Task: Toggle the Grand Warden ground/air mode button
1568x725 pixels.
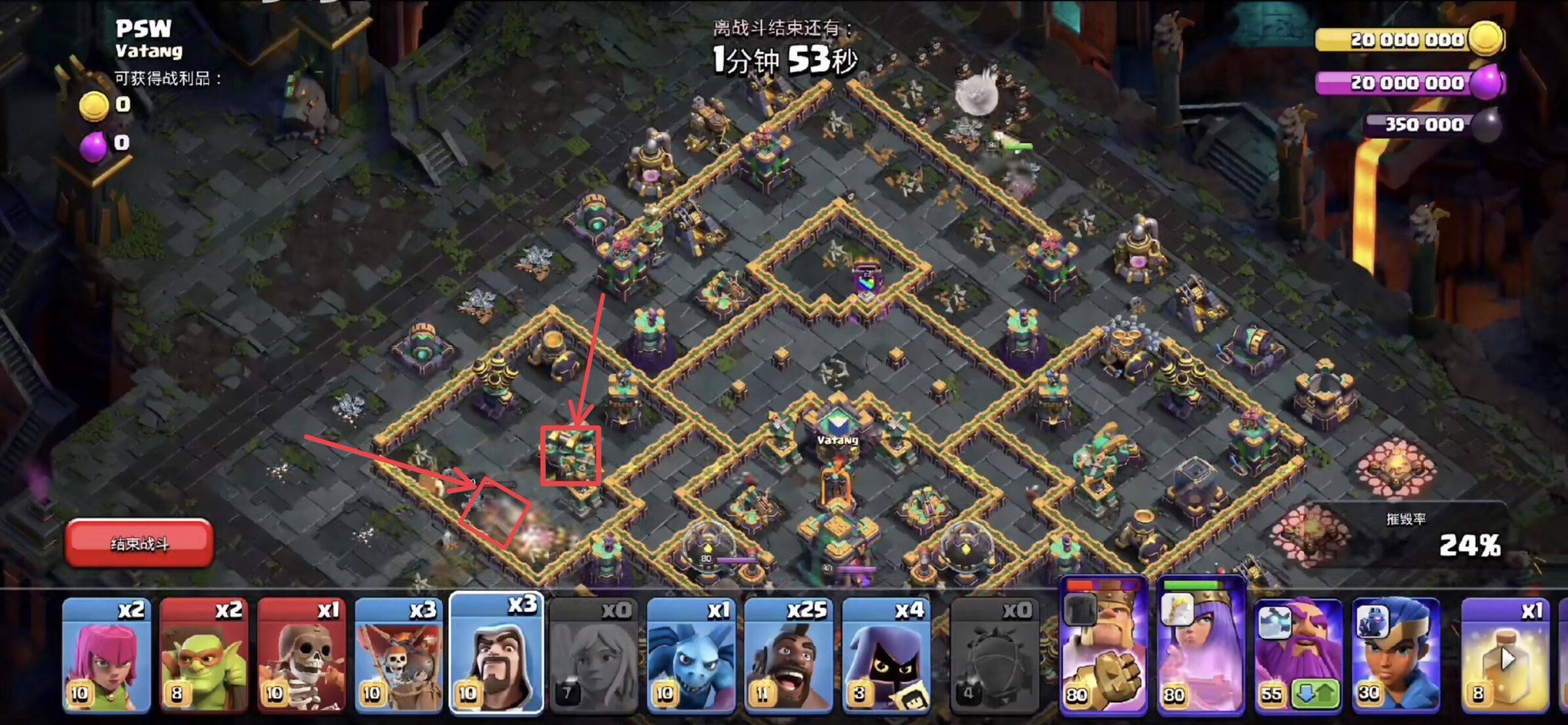Action: [1316, 693]
